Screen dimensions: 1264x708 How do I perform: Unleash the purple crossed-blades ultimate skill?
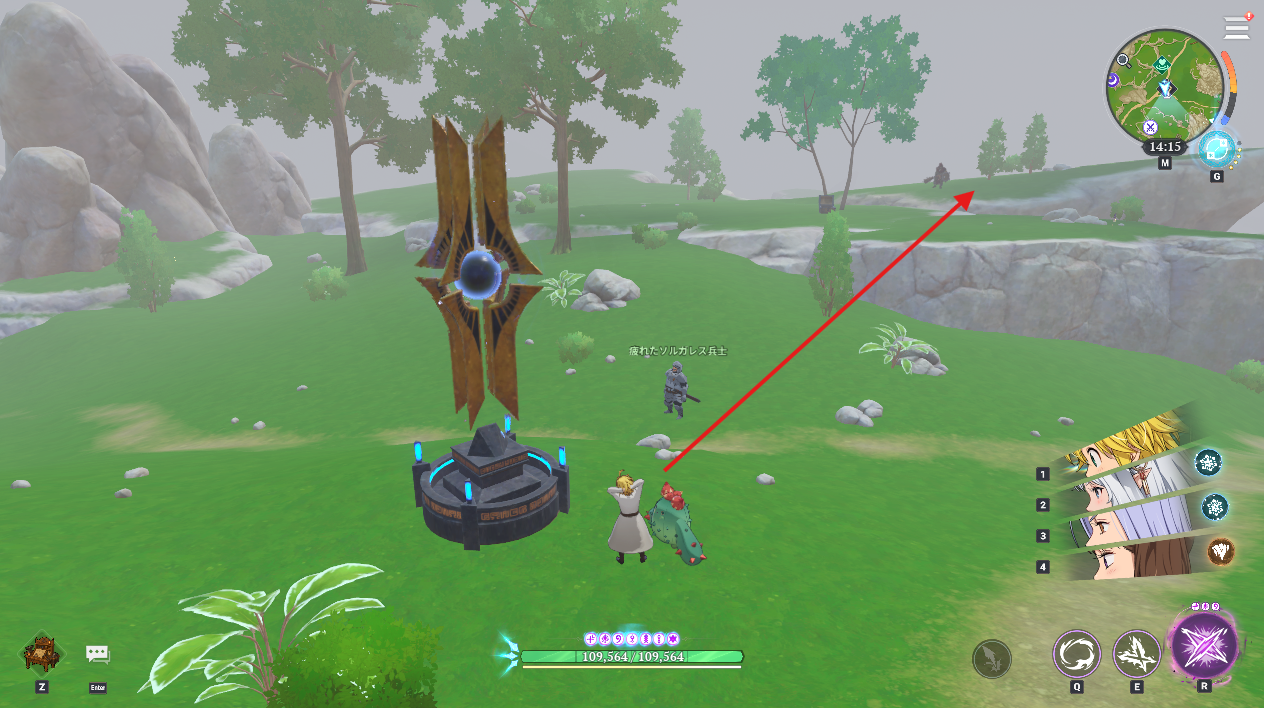[x=1204, y=644]
